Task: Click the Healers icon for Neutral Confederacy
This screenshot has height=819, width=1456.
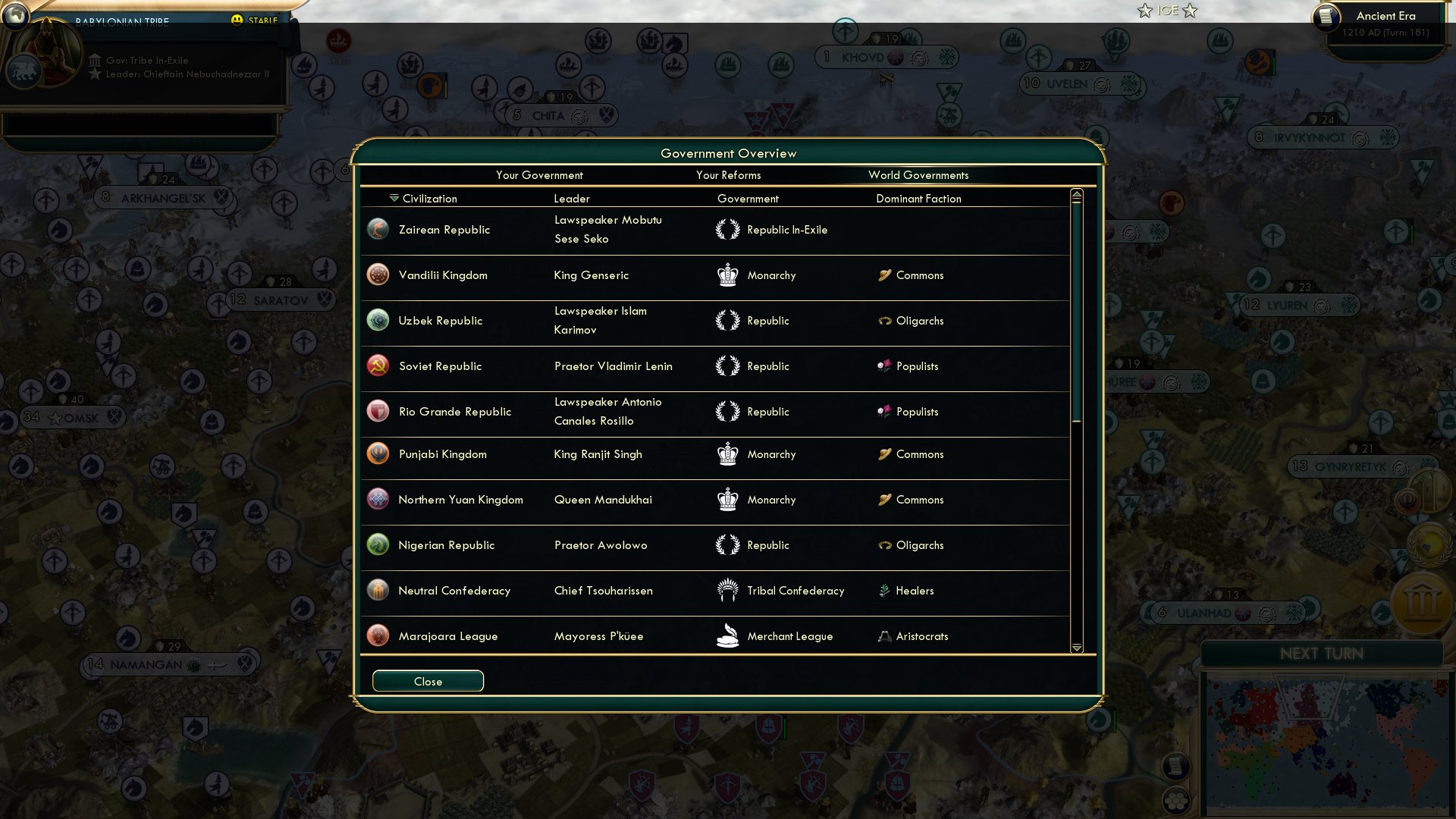Action: click(x=883, y=591)
